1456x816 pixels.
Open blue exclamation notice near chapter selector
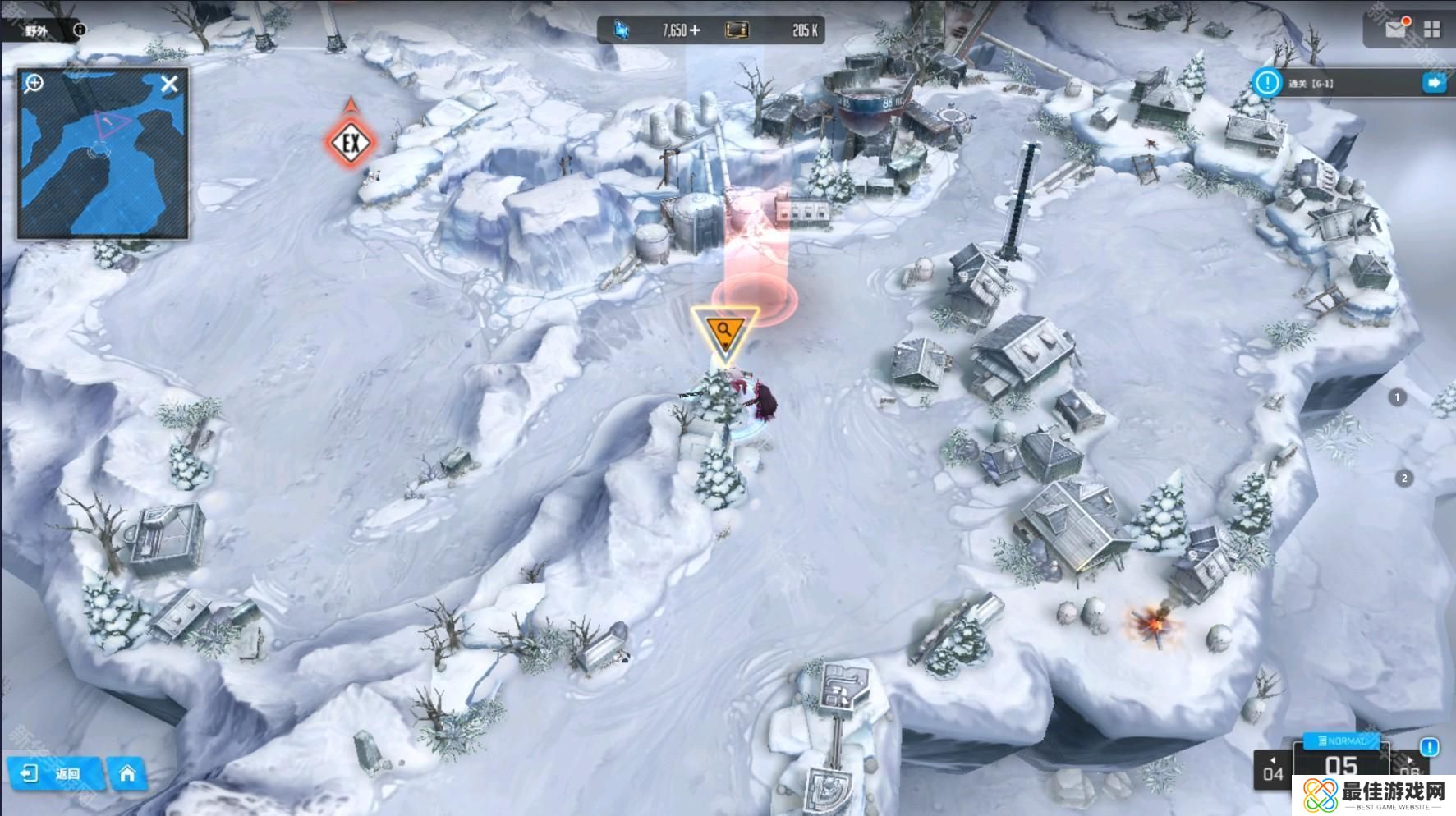coord(1430,747)
